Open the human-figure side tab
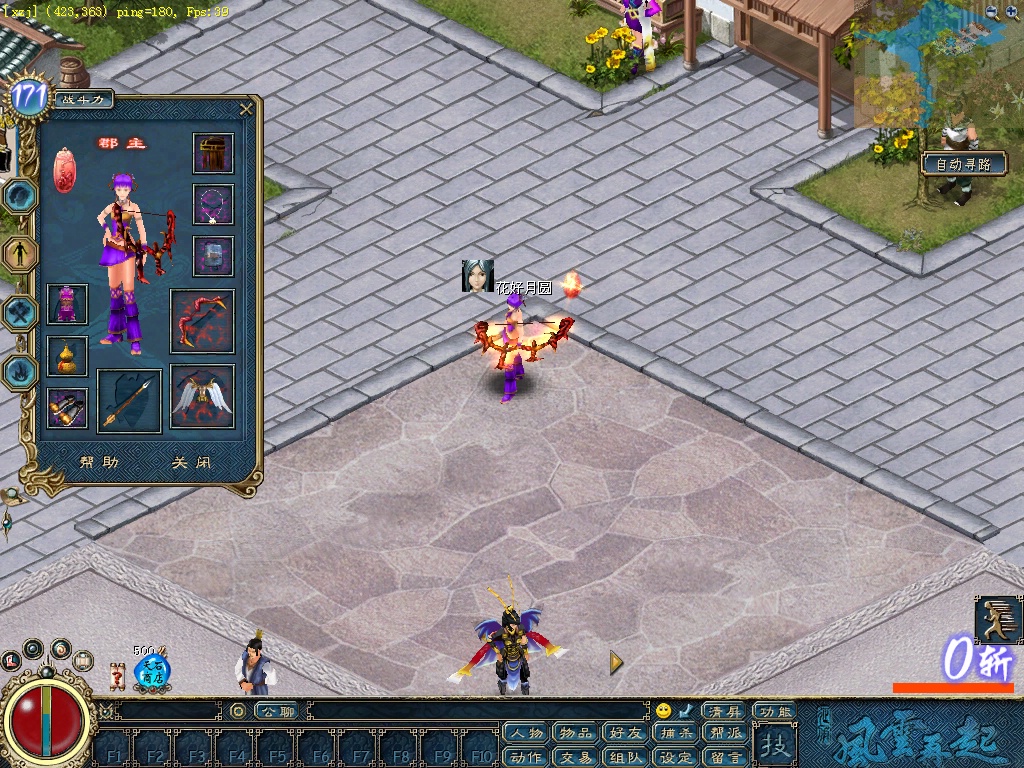The width and height of the screenshot is (1024, 768). coord(20,254)
